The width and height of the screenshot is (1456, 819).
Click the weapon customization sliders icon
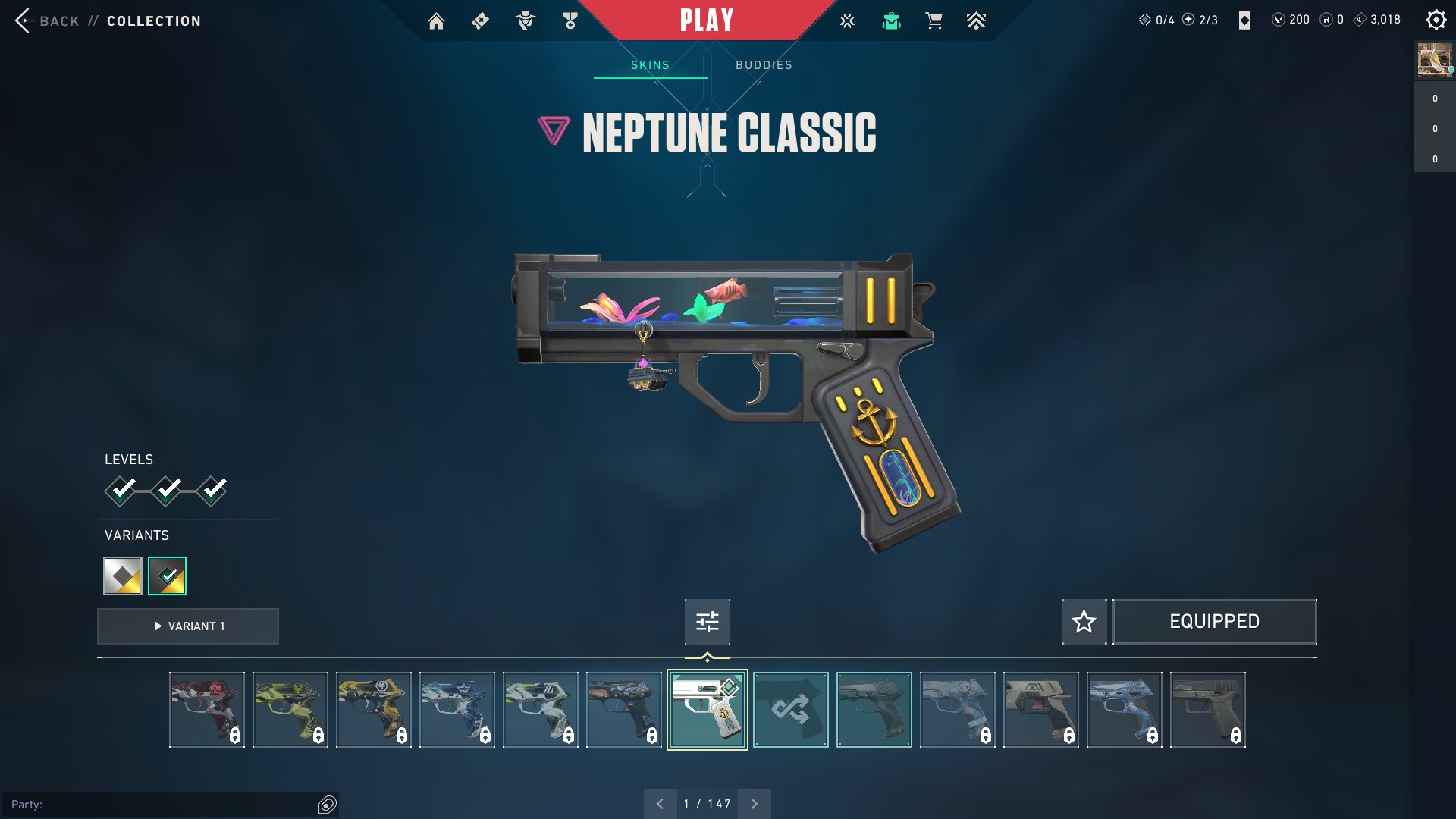[706, 621]
